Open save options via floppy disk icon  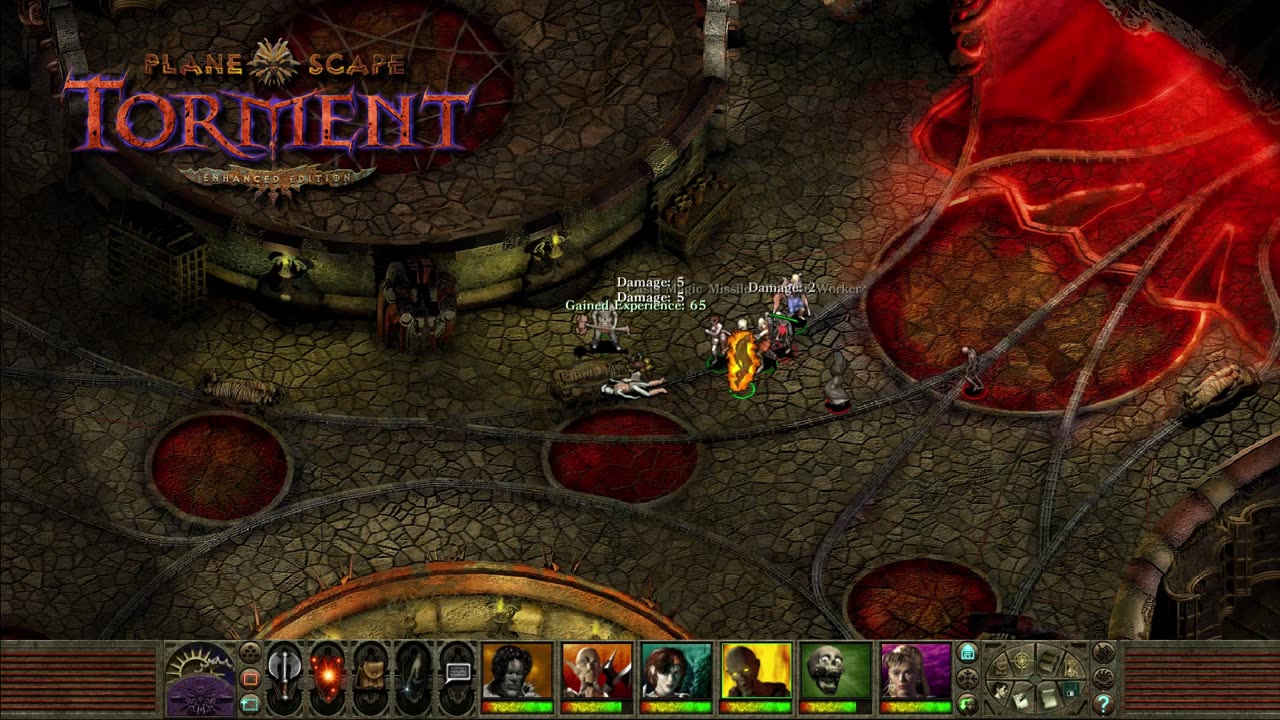click(x=1069, y=688)
